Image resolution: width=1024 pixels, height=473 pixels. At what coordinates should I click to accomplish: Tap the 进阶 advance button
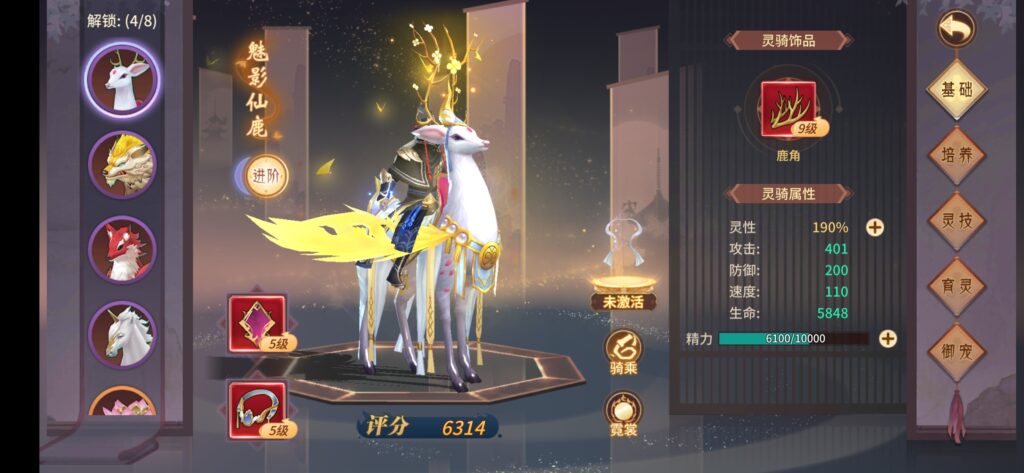tap(265, 176)
